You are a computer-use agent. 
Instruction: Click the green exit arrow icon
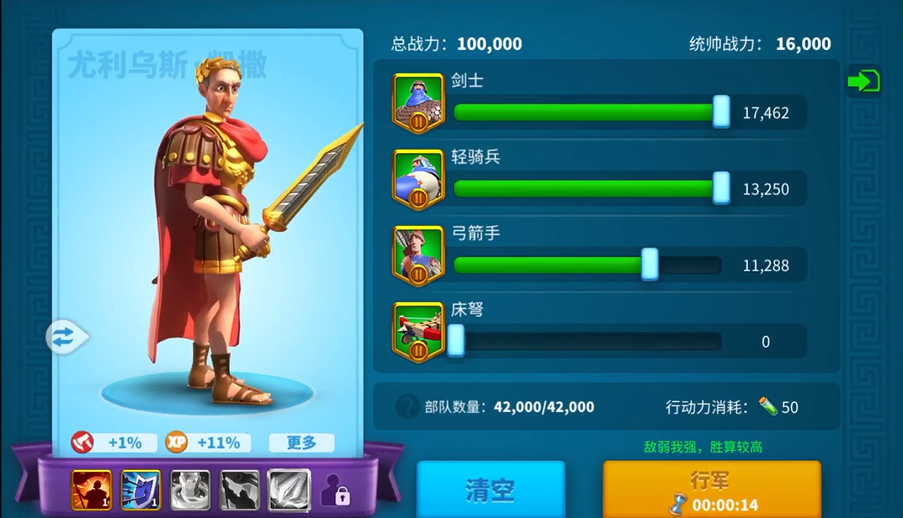pos(863,82)
